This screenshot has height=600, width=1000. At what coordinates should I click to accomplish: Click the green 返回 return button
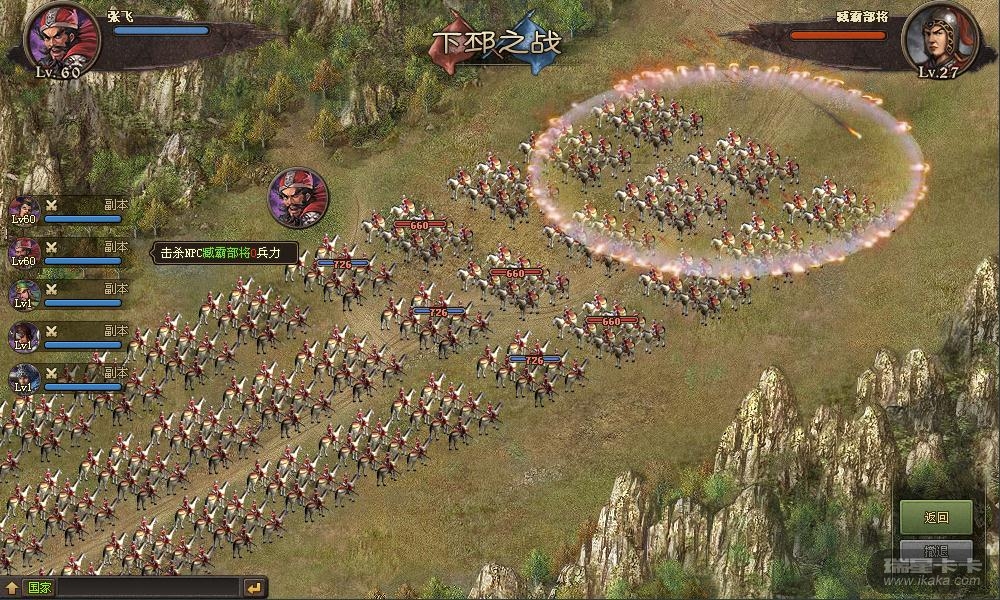(x=936, y=517)
